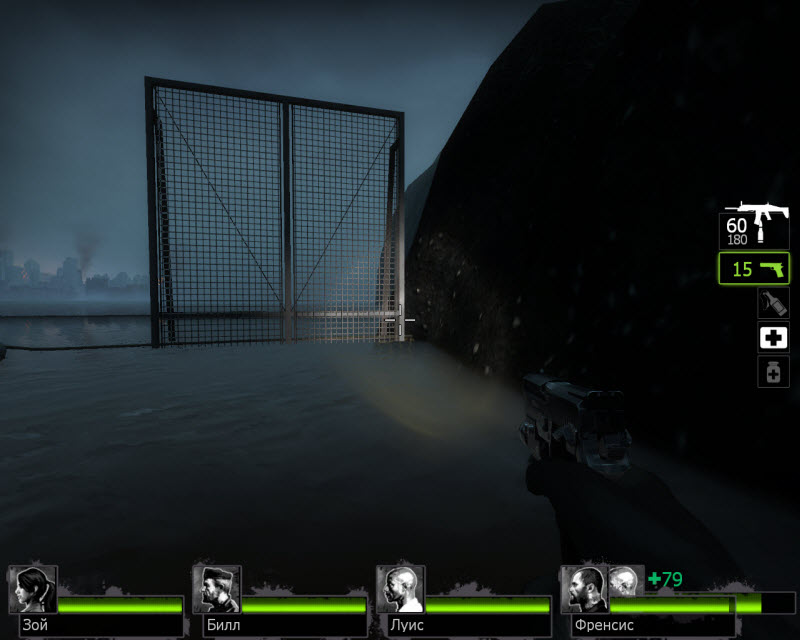Equip the first aid kit slot
The width and height of the screenshot is (800, 640).
pyautogui.click(x=771, y=338)
